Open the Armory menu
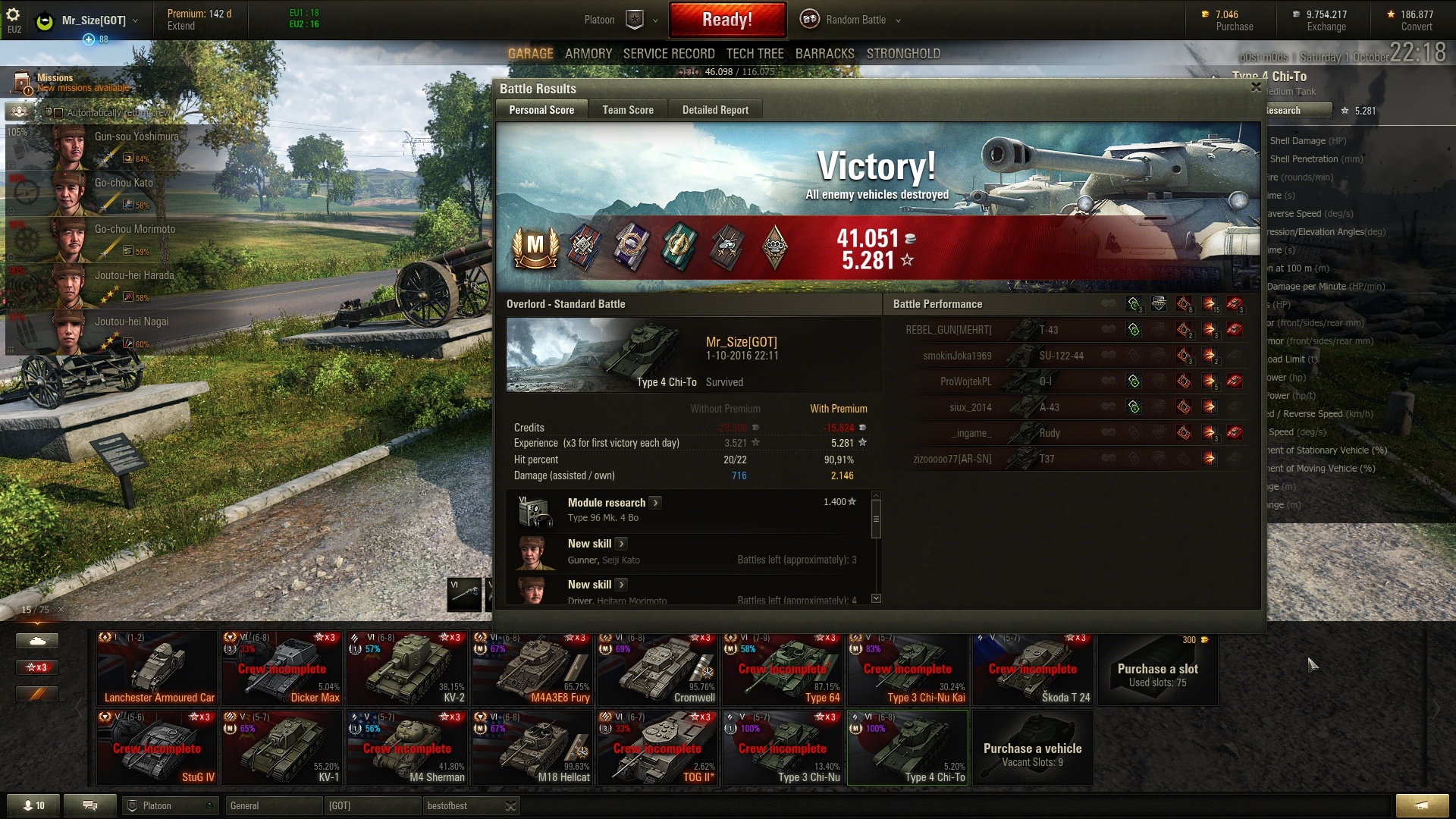 click(588, 54)
